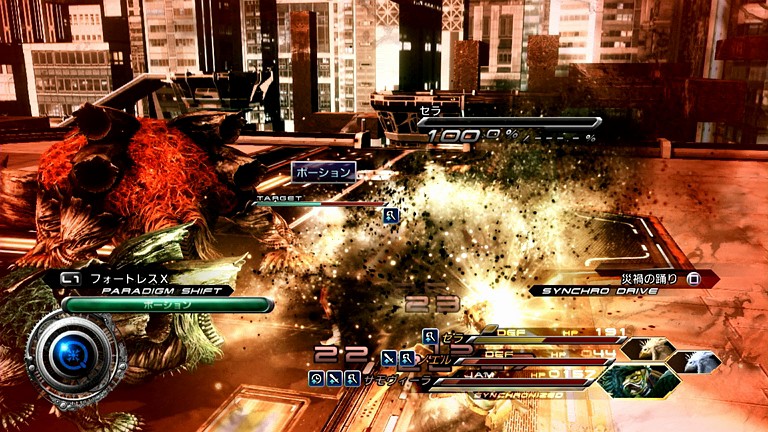Select party member ノエル's status row
Viewport: 768px width, 432px height.
coord(520,355)
